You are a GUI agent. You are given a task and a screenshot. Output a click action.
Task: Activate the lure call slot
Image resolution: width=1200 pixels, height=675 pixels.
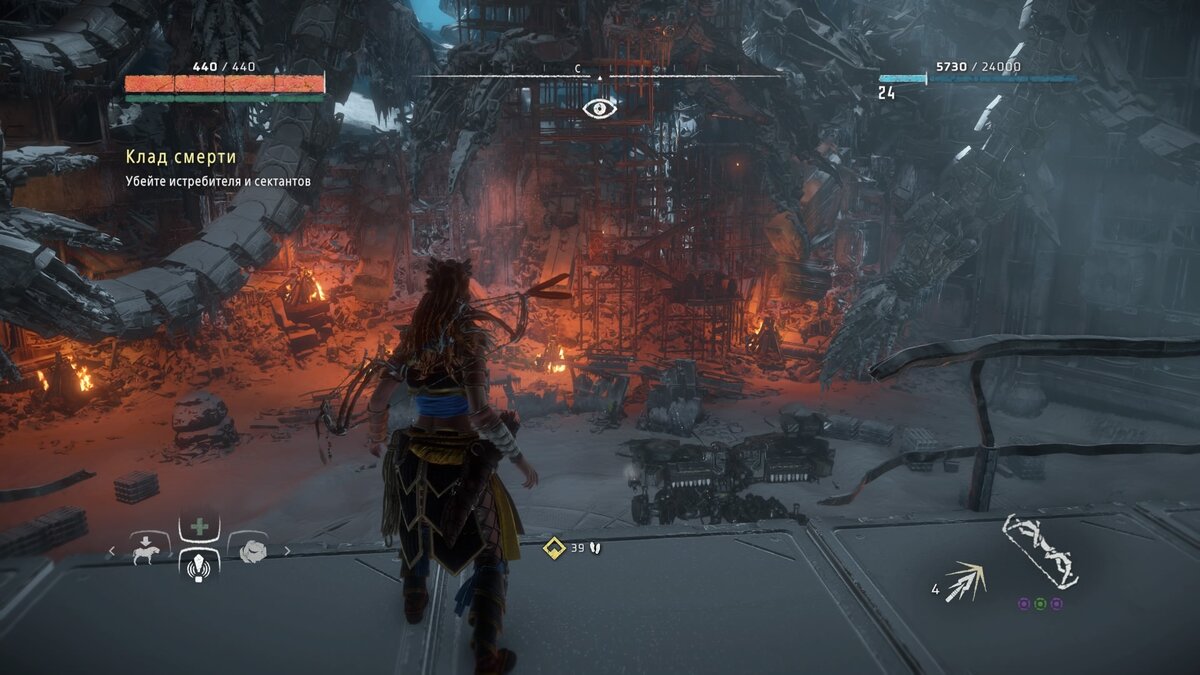coord(198,566)
